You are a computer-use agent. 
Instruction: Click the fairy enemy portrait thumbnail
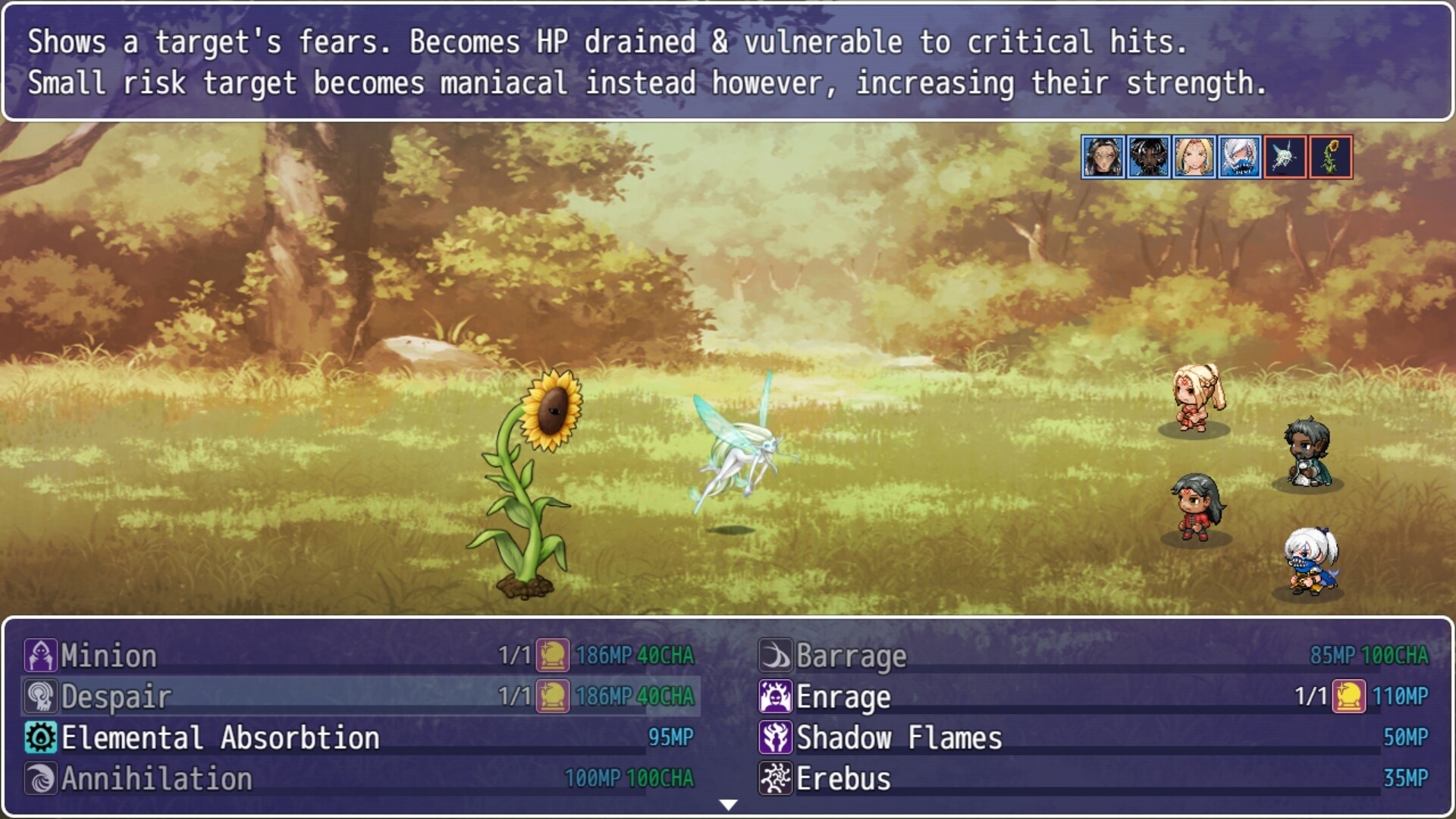(1285, 158)
